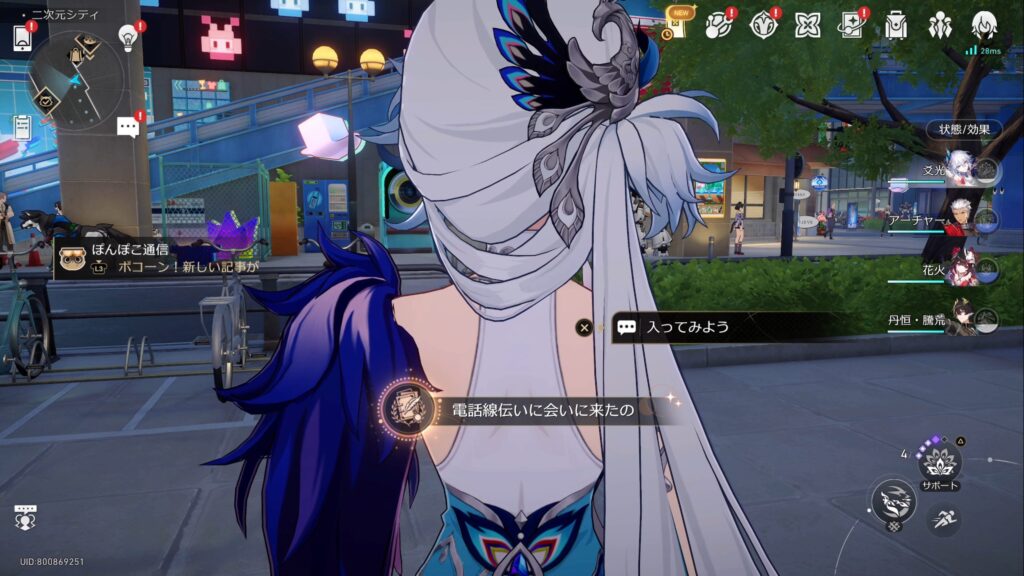
Task: Open the character head icon
Action: pyautogui.click(x=983, y=25)
